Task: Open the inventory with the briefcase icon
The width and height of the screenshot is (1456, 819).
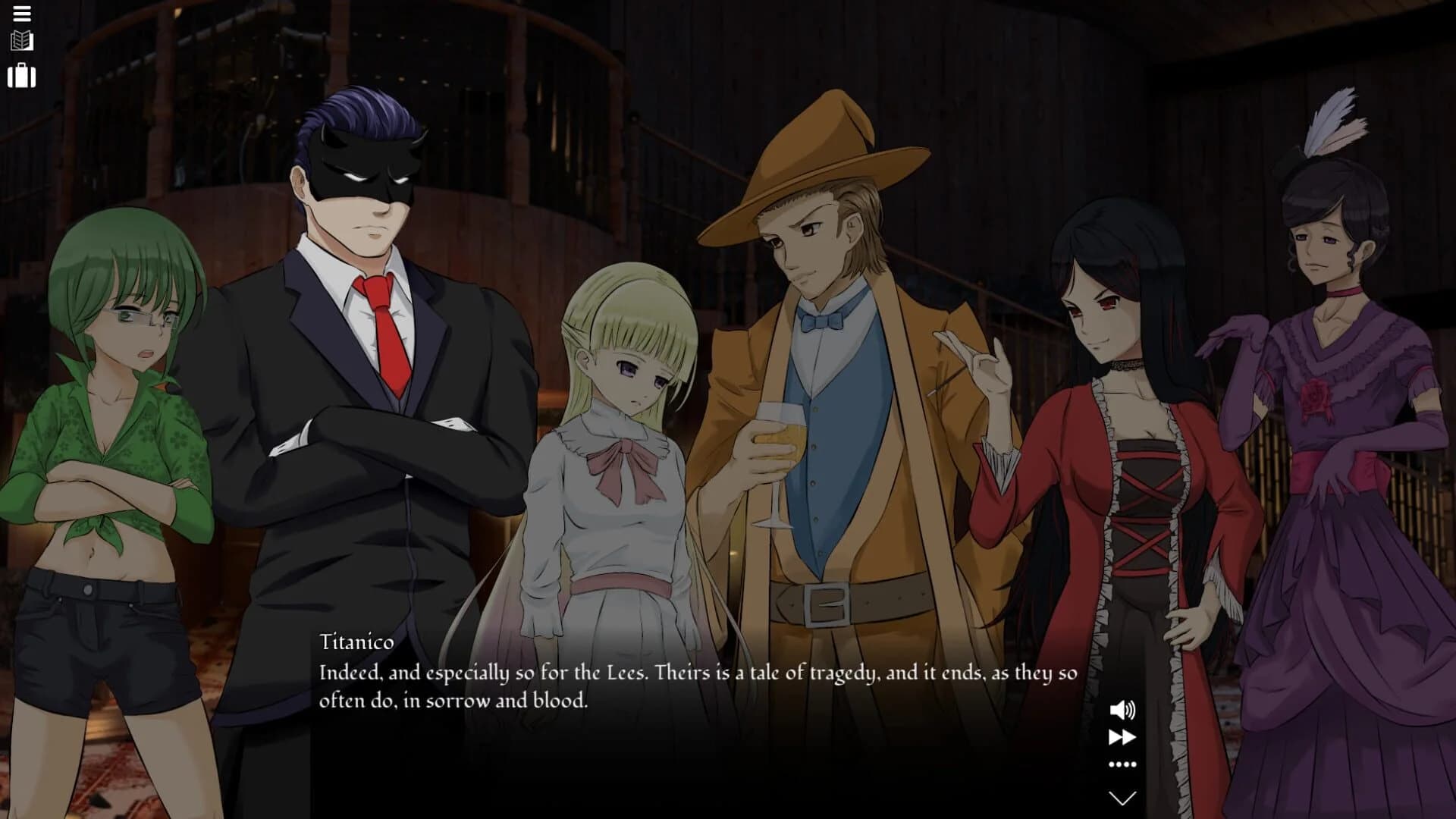Action: 21,76
